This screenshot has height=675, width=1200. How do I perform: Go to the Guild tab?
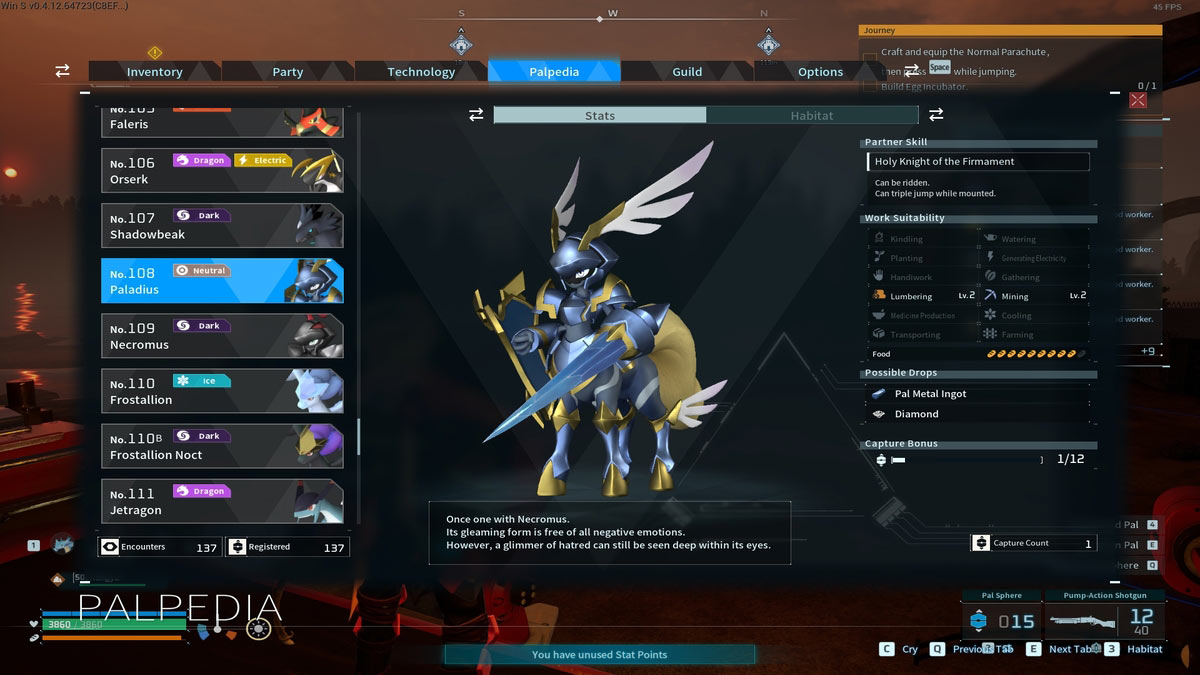tap(687, 72)
